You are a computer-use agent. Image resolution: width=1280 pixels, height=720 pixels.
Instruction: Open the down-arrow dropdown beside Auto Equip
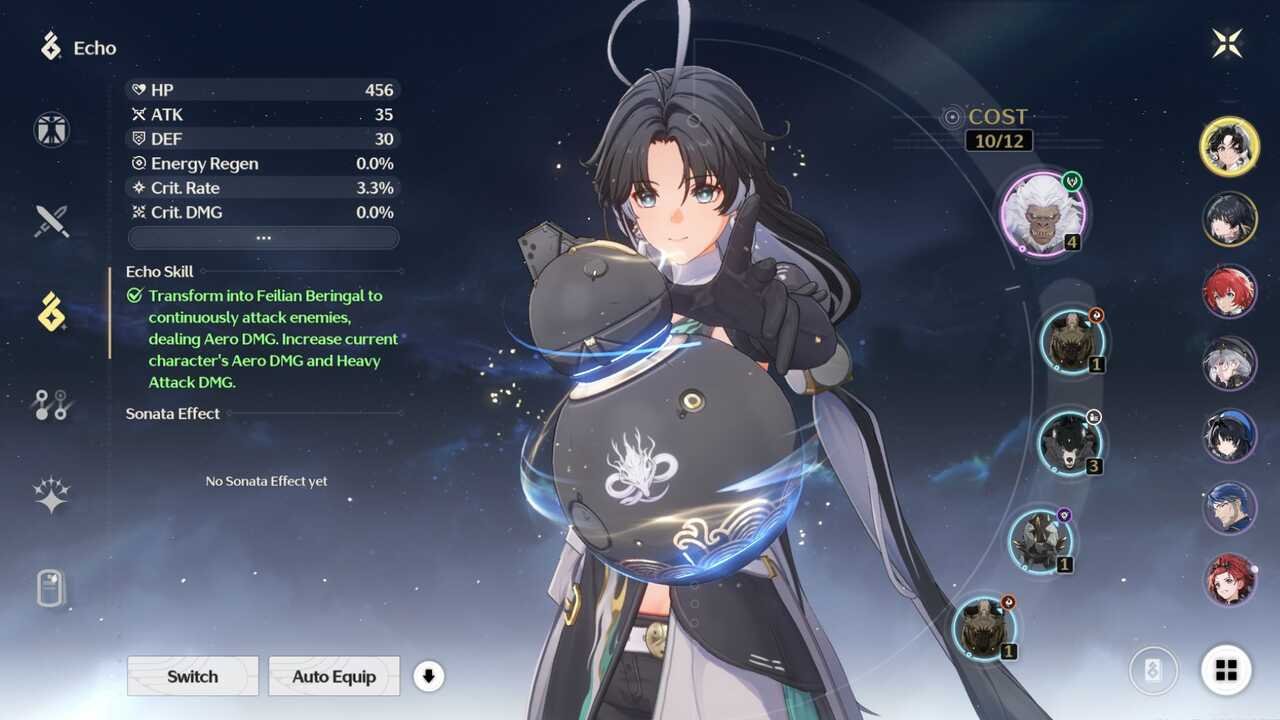tap(429, 677)
